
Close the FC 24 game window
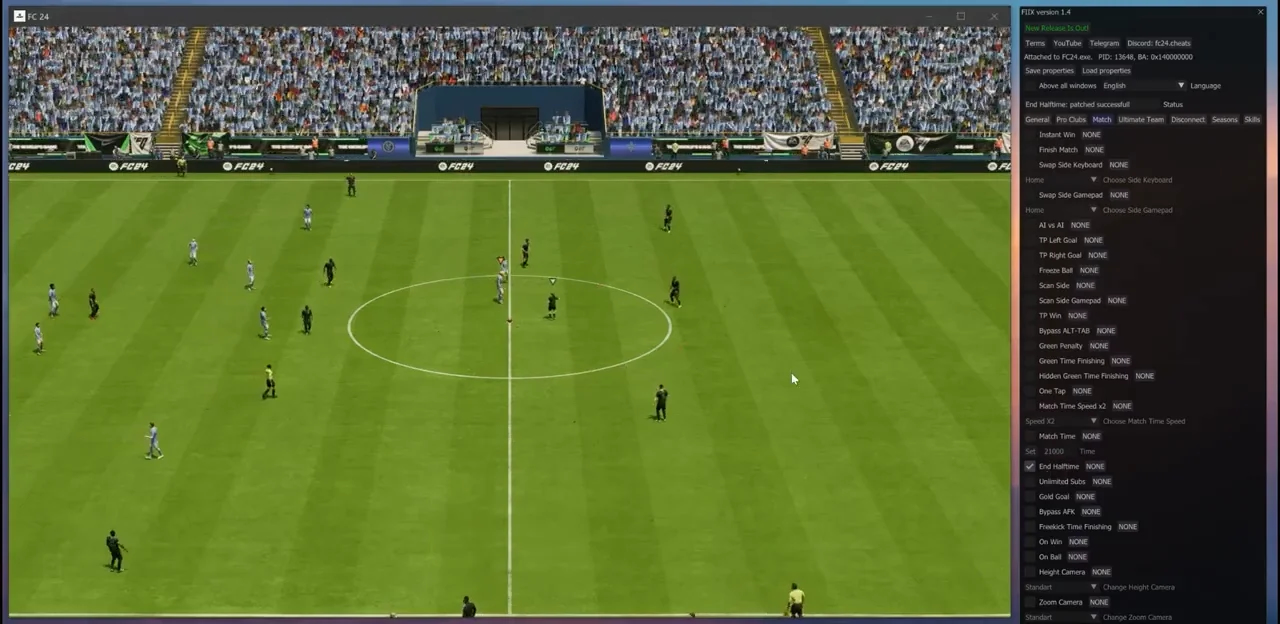point(994,16)
